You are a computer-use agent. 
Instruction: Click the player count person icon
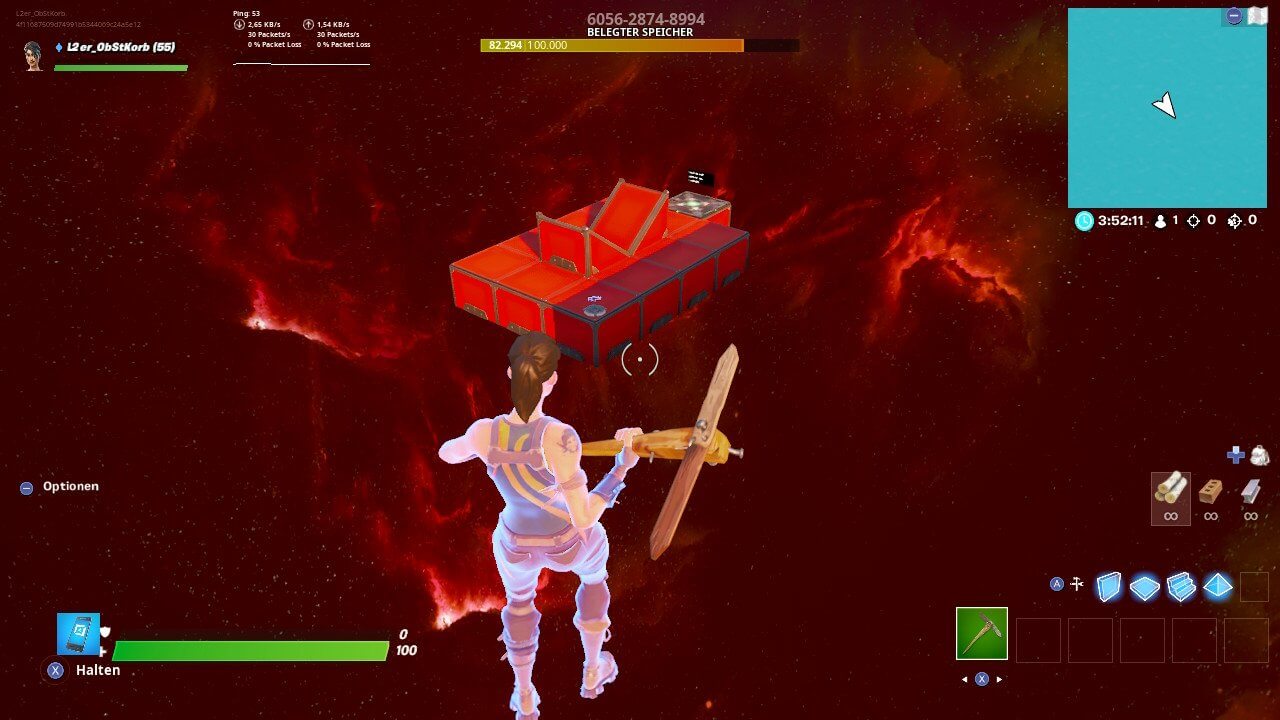1160,221
